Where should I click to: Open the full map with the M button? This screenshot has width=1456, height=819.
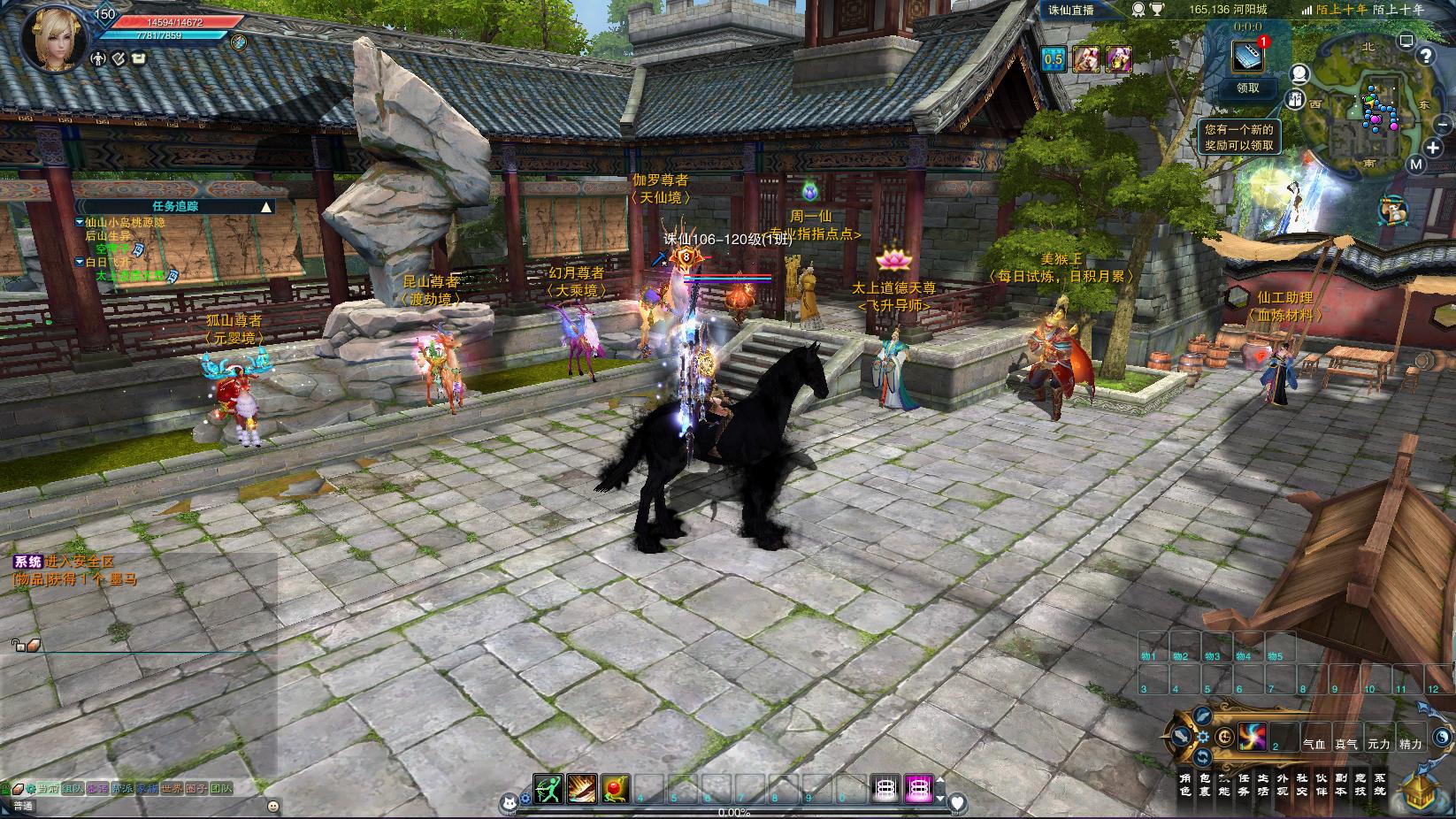(1415, 165)
